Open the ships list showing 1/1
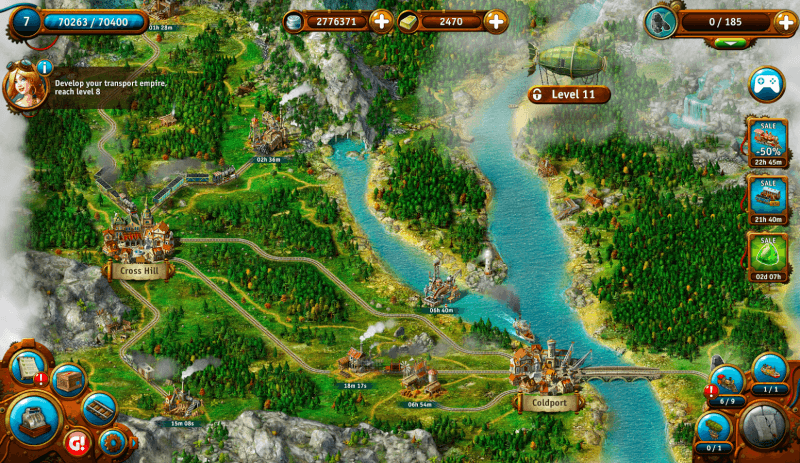The height and width of the screenshot is (463, 800). click(771, 371)
